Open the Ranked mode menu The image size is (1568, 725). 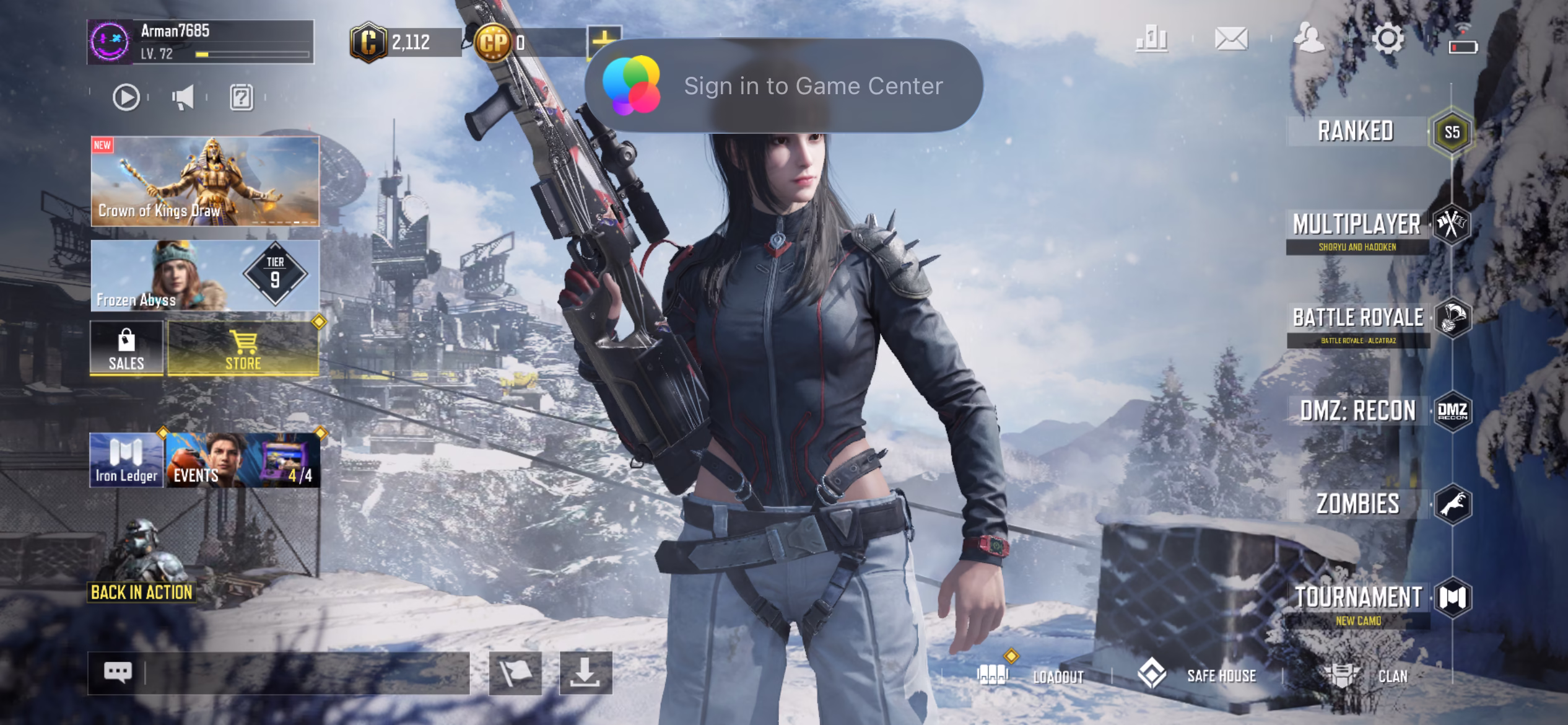tap(1356, 131)
